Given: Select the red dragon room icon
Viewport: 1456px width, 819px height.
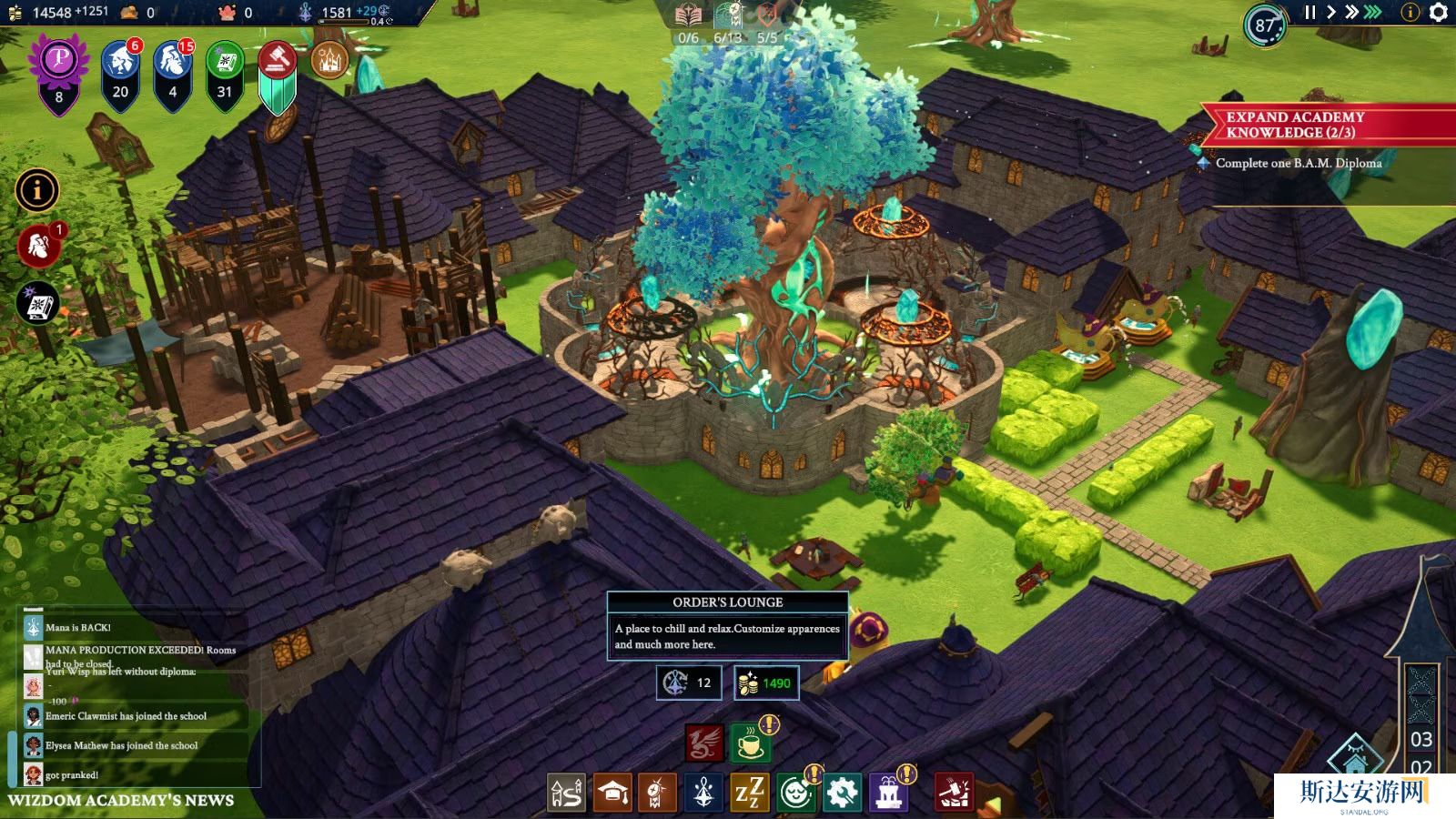Looking at the screenshot, I should (x=704, y=743).
